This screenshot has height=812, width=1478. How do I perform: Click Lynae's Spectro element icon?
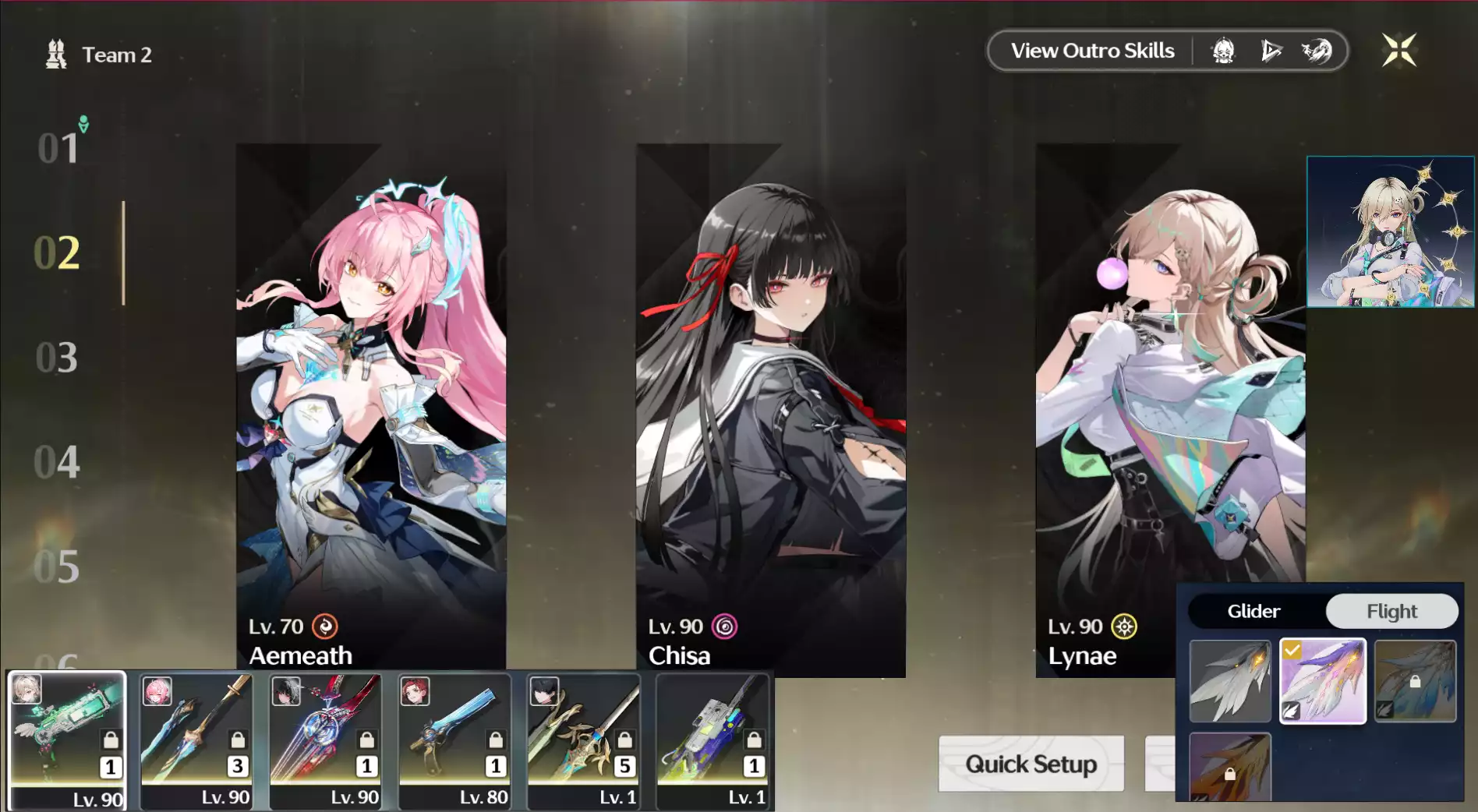pyautogui.click(x=1123, y=627)
